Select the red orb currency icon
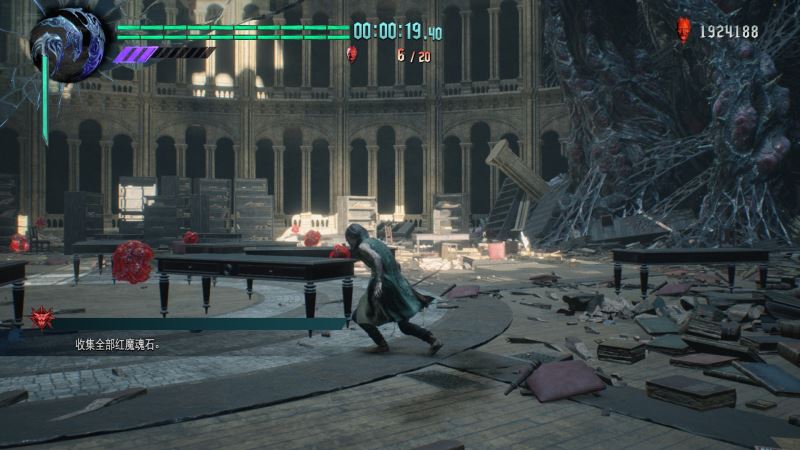Screen dimensions: 800x450 pos(684,30)
